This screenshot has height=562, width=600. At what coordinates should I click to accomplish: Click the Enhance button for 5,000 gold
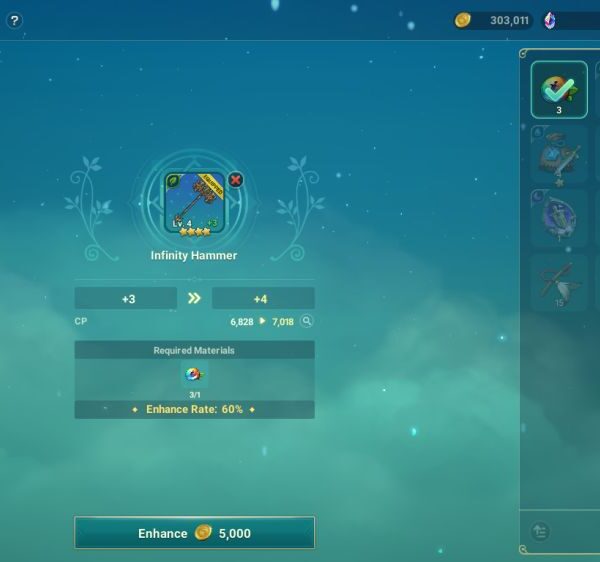[194, 533]
